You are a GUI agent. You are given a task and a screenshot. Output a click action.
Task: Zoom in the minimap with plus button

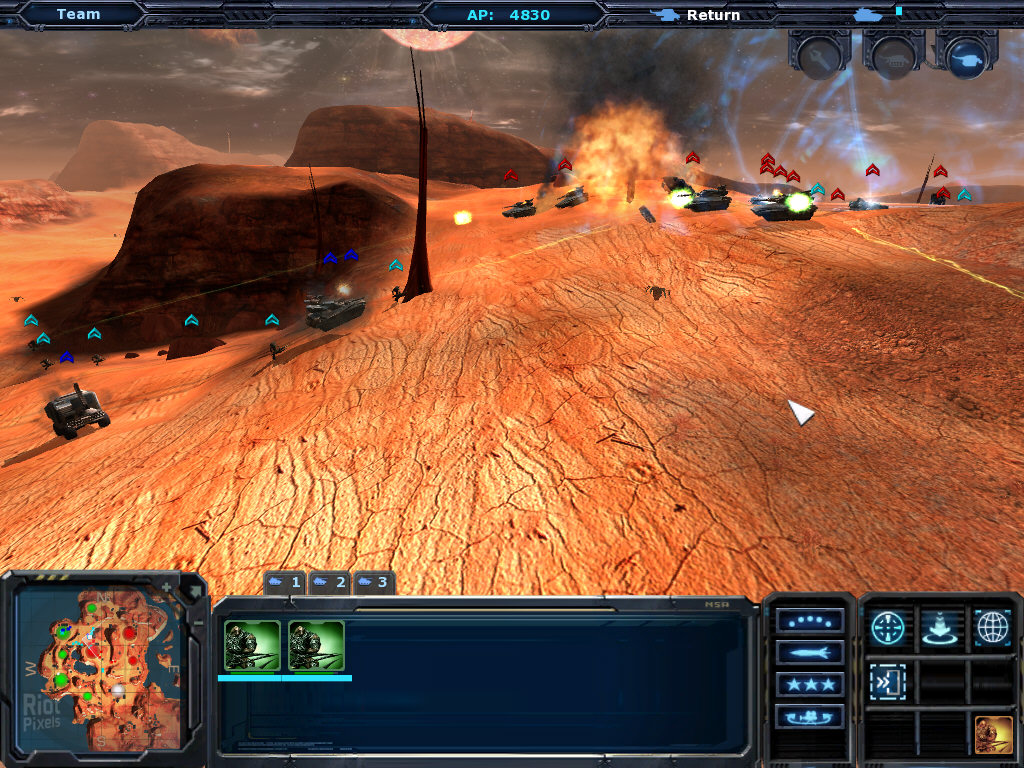166,586
